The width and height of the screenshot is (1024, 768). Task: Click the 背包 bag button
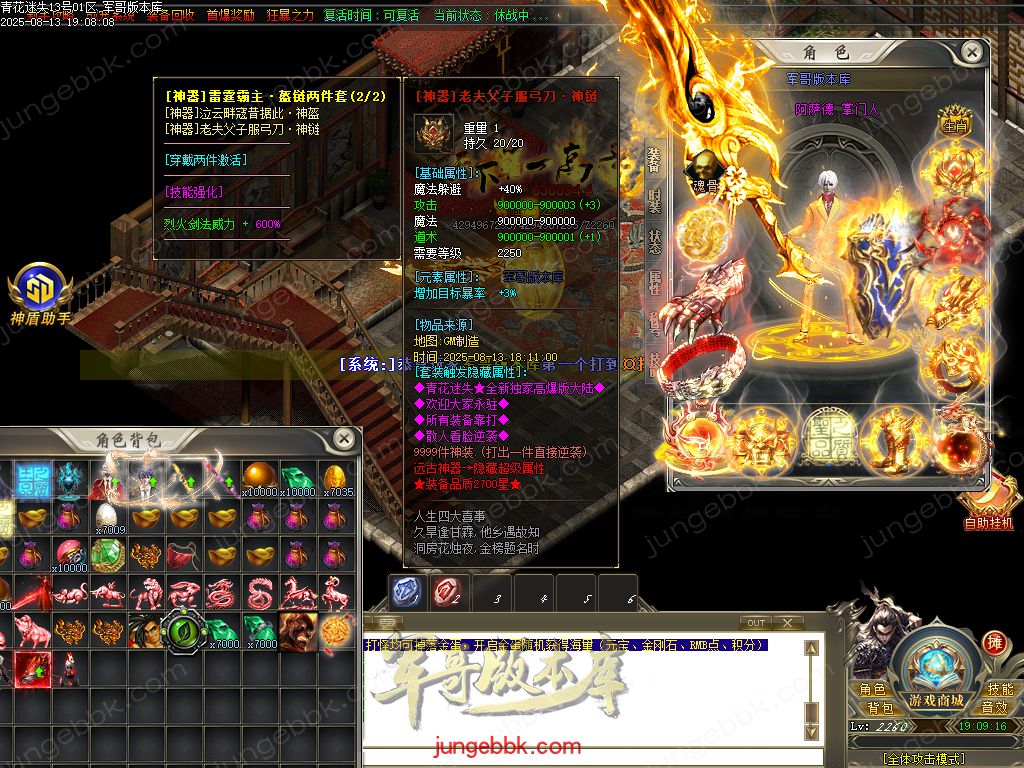point(879,707)
